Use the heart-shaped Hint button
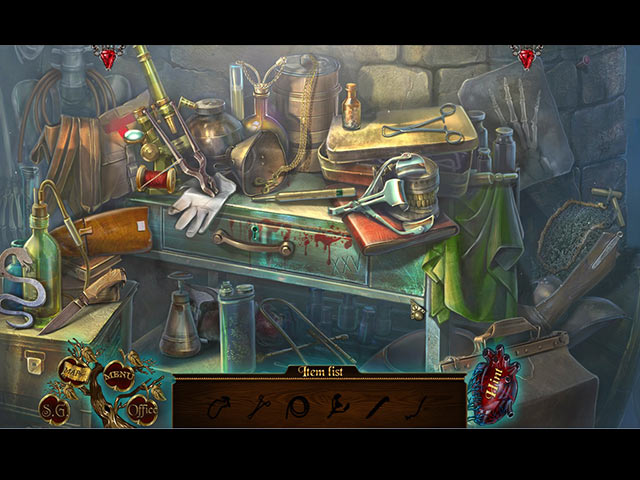This screenshot has height=480, width=640. point(494,383)
